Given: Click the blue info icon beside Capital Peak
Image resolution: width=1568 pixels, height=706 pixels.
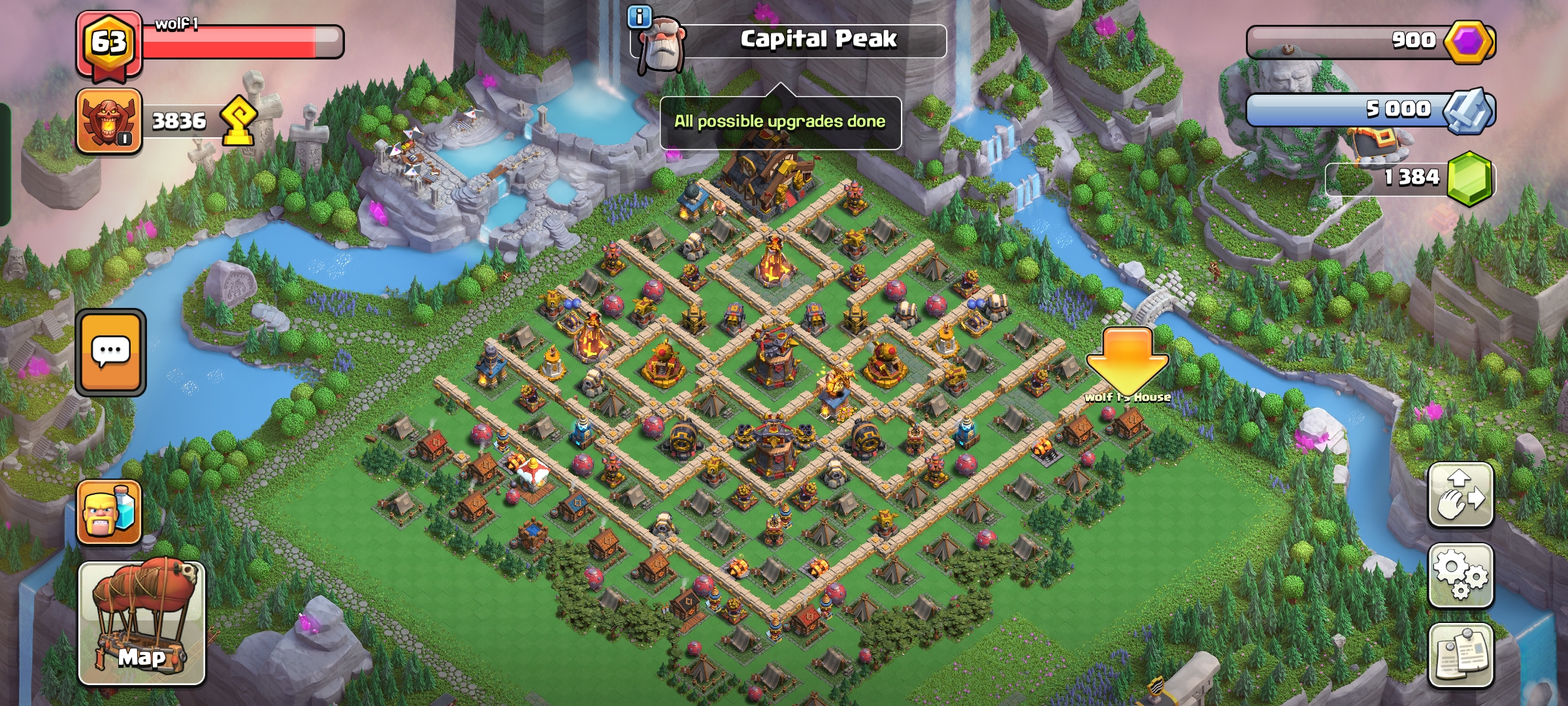Looking at the screenshot, I should coord(639,16).
